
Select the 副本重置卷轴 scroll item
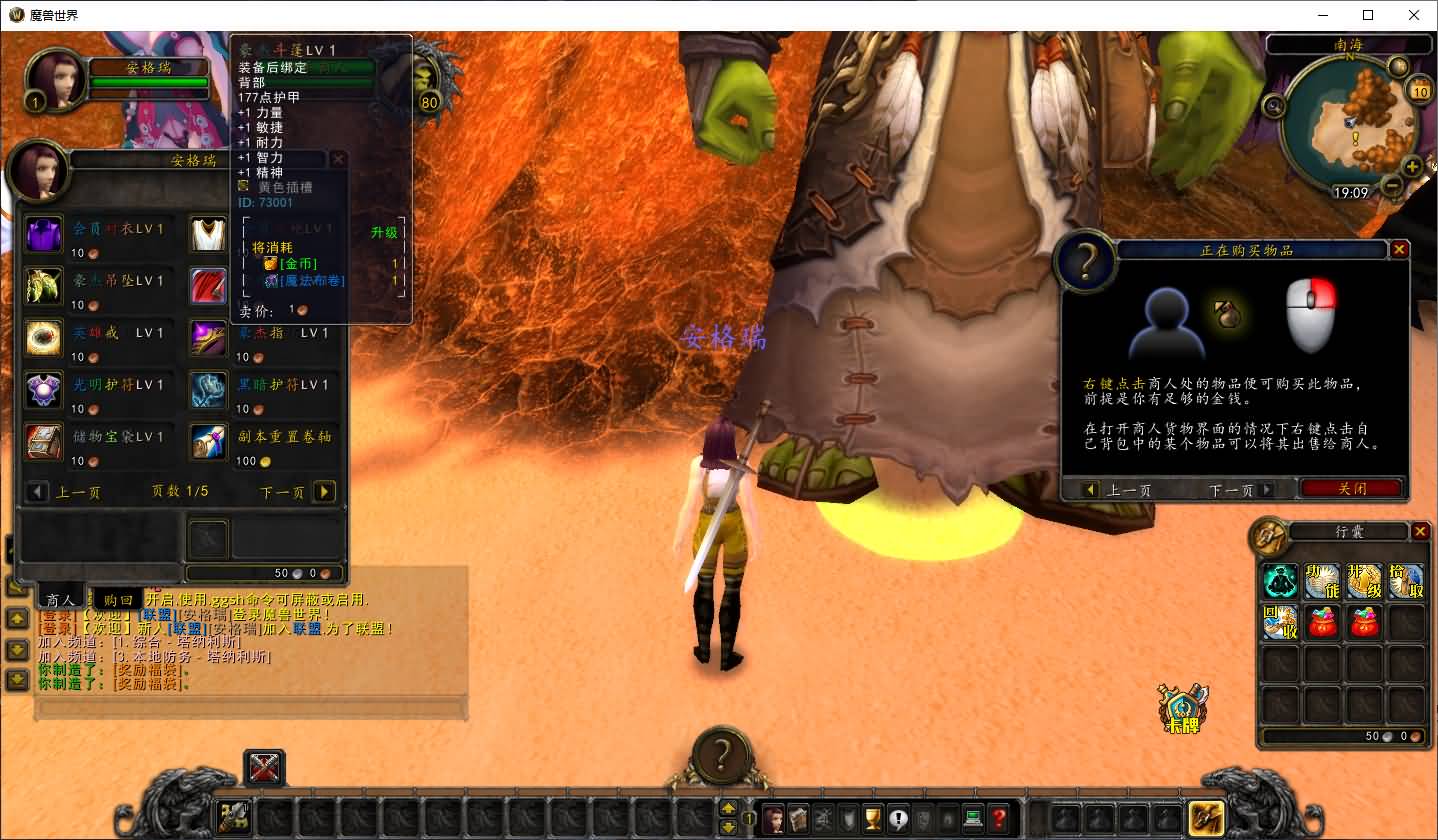(209, 441)
